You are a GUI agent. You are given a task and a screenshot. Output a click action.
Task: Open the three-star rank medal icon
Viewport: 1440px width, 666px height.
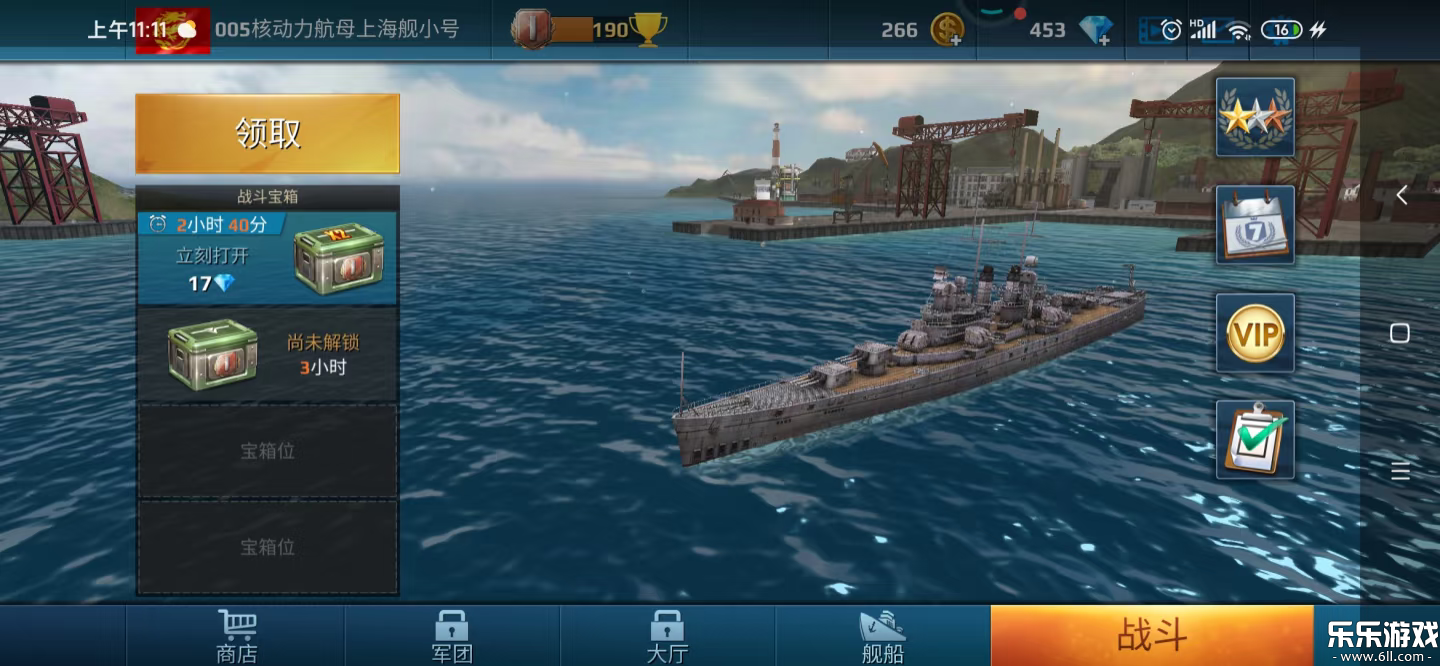pyautogui.click(x=1255, y=117)
